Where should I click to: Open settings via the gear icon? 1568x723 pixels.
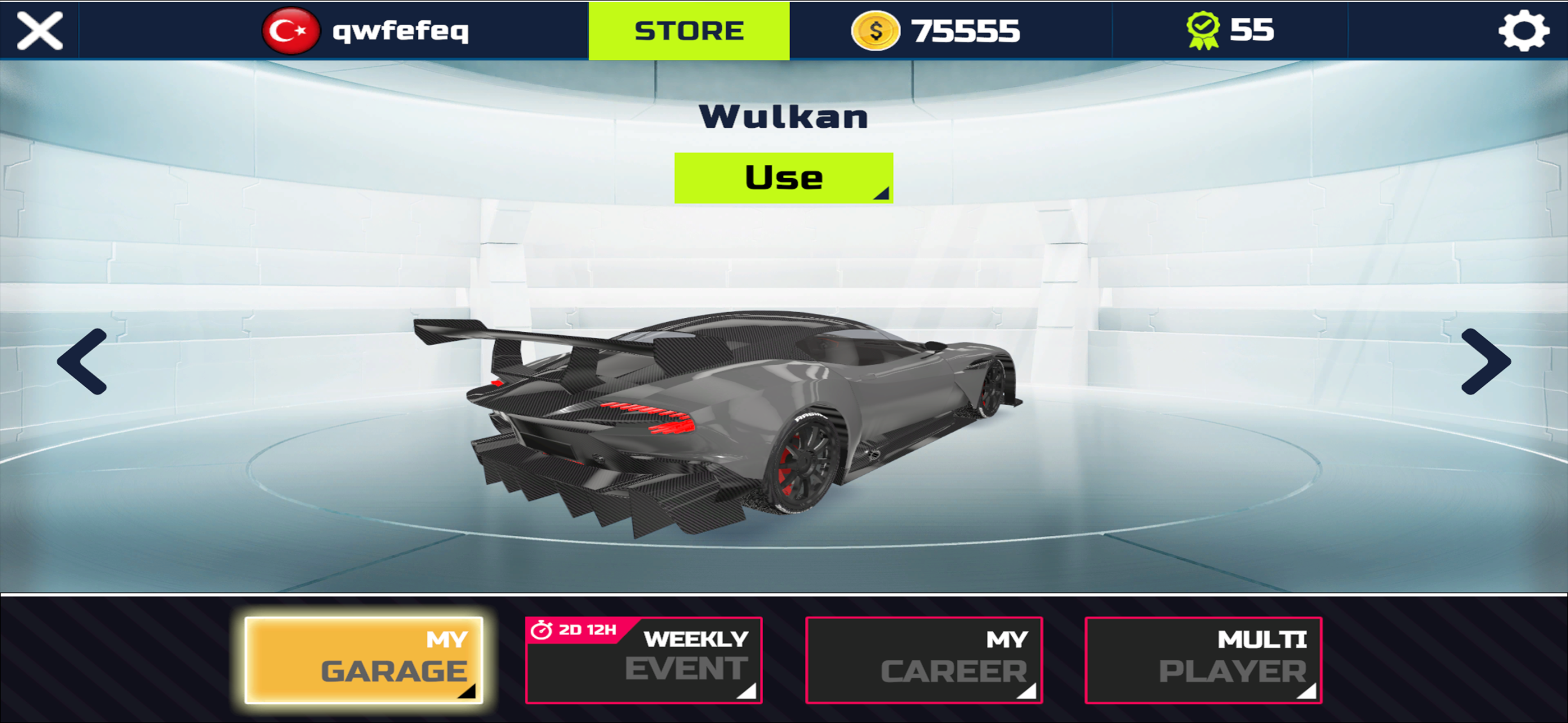pos(1523,30)
